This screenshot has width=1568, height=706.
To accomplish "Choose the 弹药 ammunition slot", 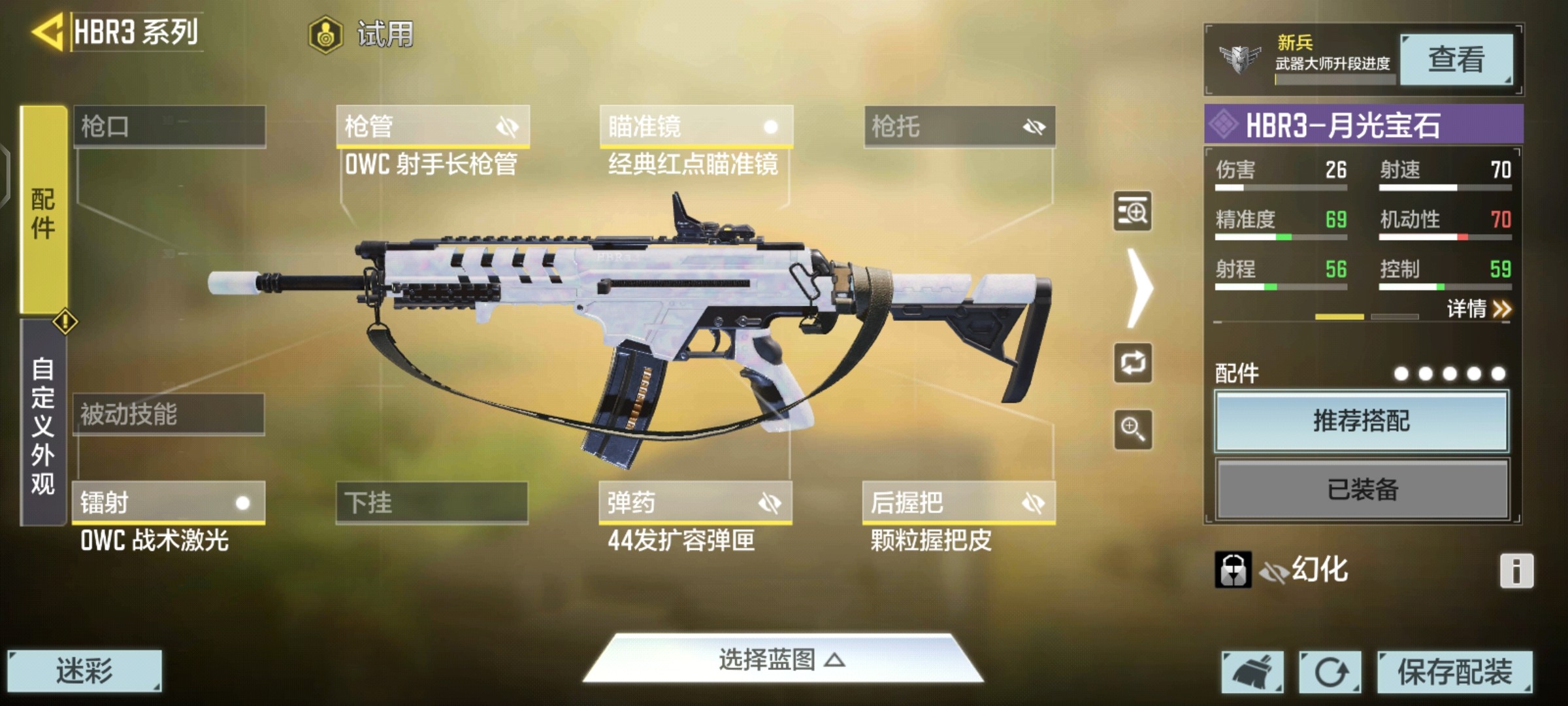I will click(x=695, y=503).
